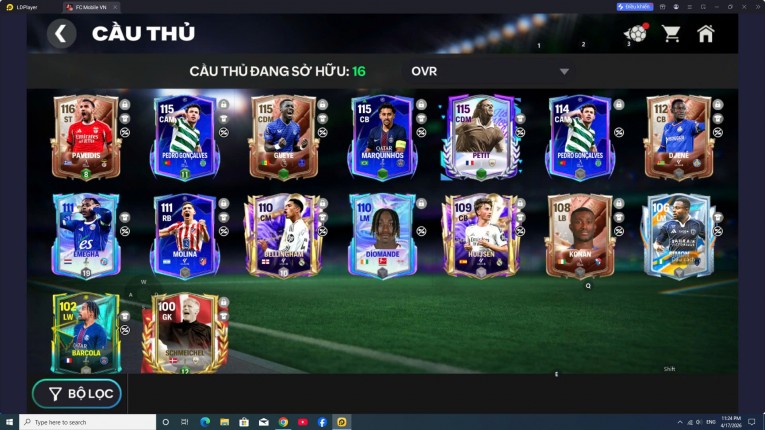The height and width of the screenshot is (430, 765).
Task: Open the OVR sort dropdown
Action: [490, 71]
